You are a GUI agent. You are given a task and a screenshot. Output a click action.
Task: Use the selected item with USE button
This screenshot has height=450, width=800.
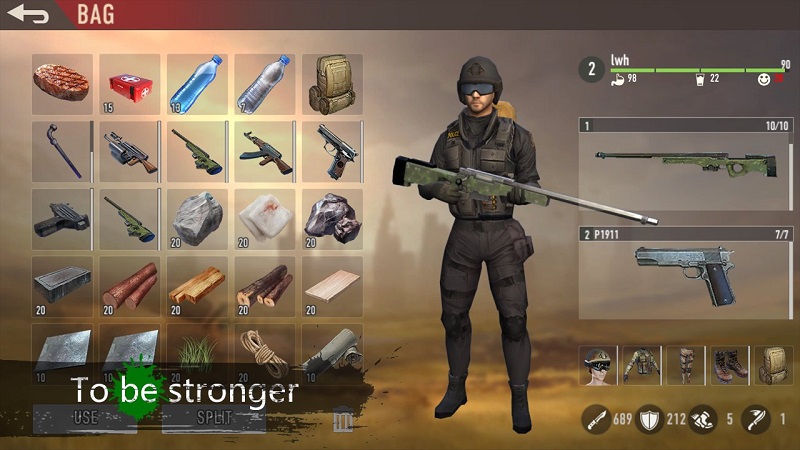(85, 418)
